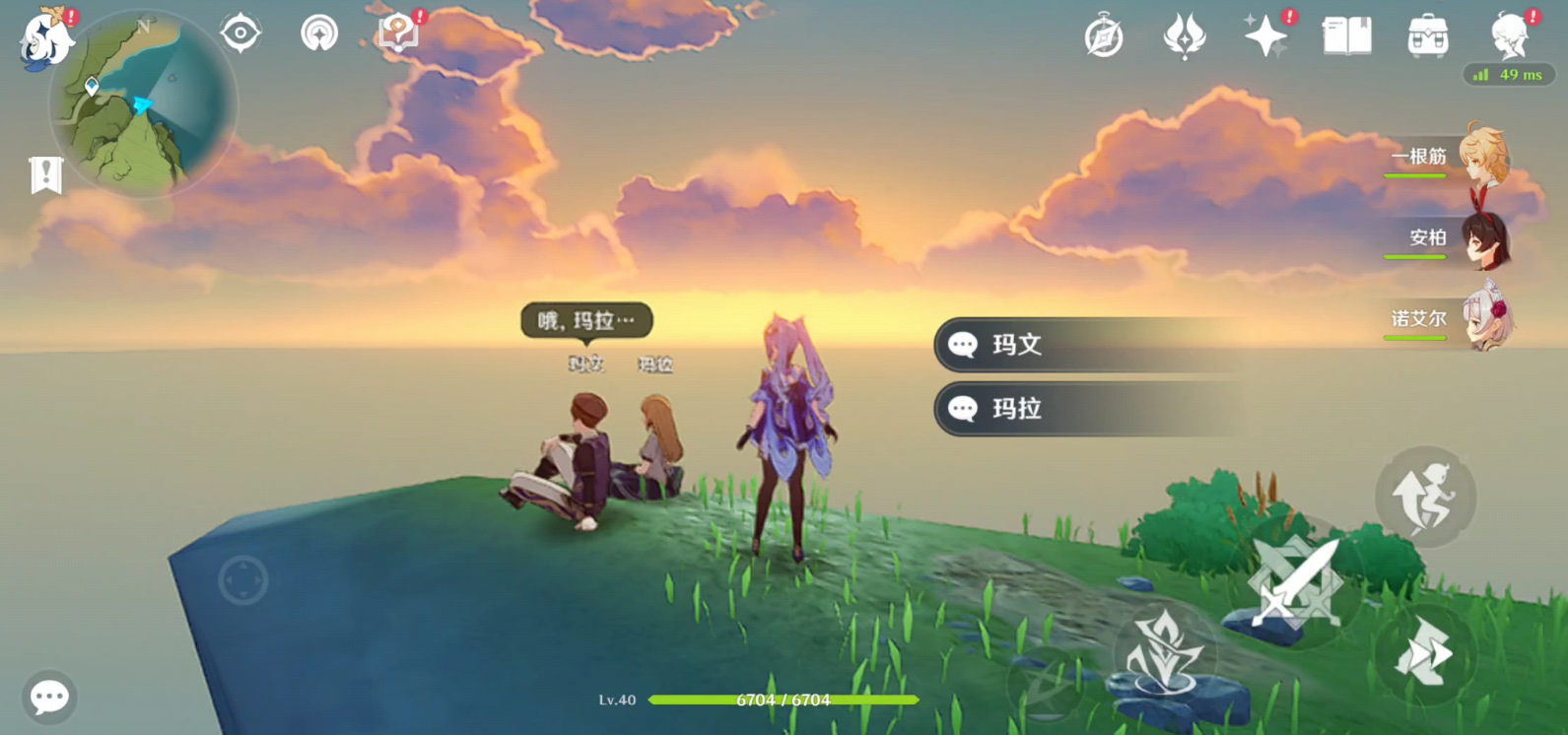
Task: Tap the sprint dash button
Action: pyautogui.click(x=1425, y=653)
